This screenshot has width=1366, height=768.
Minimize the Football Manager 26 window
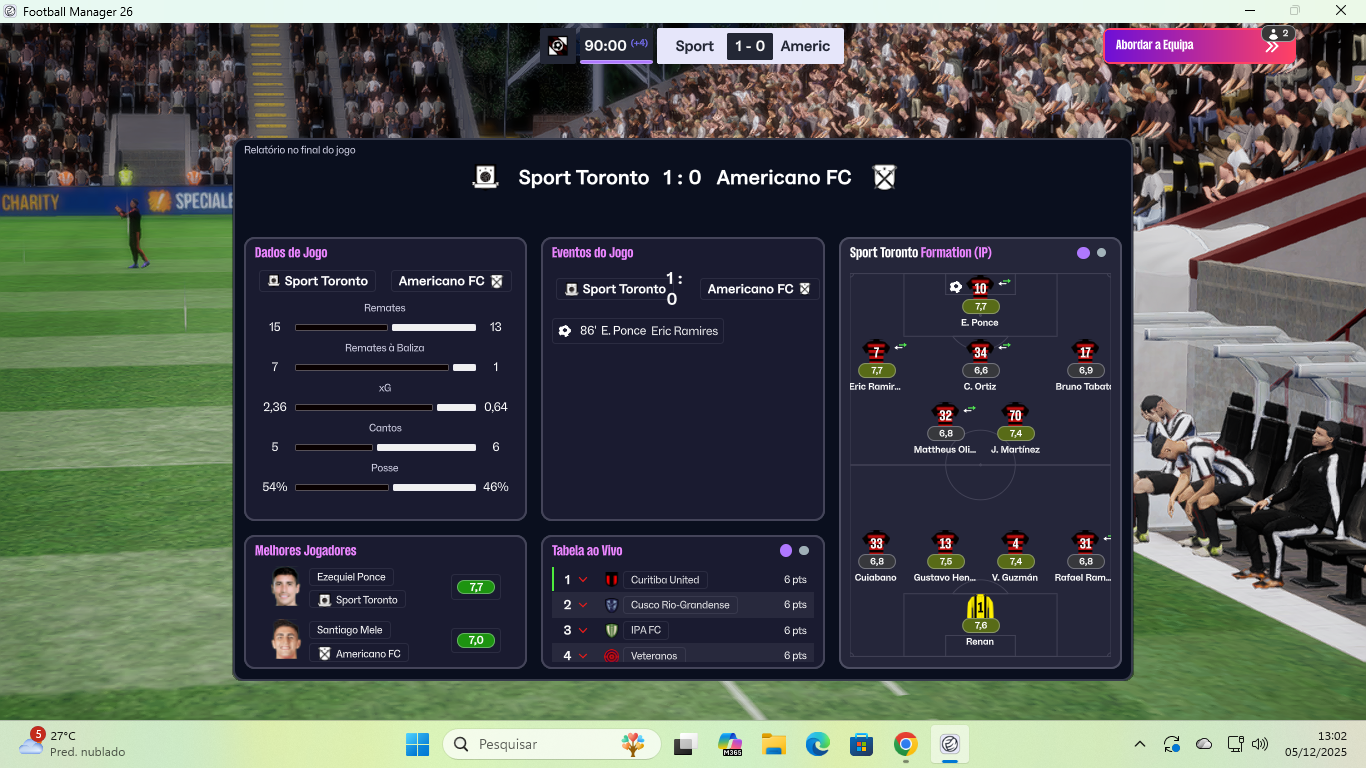click(x=1249, y=11)
